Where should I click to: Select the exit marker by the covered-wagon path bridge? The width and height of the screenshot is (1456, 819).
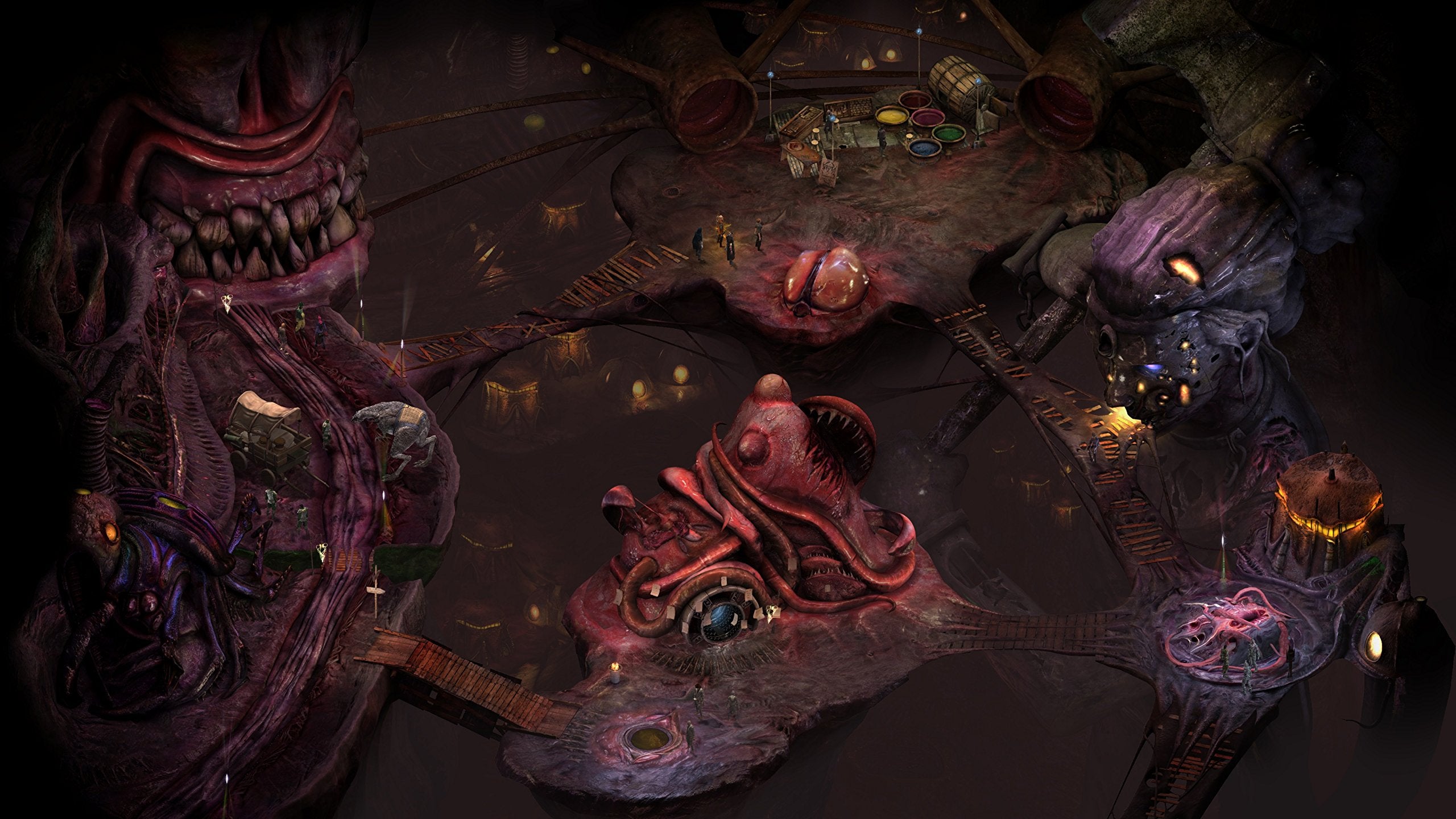click(x=321, y=550)
